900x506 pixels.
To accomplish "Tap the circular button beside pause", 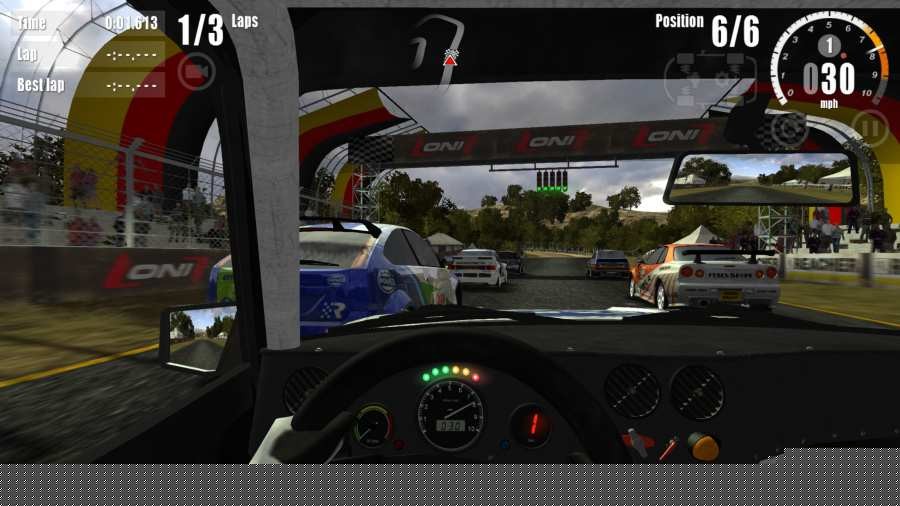I will coord(788,130).
